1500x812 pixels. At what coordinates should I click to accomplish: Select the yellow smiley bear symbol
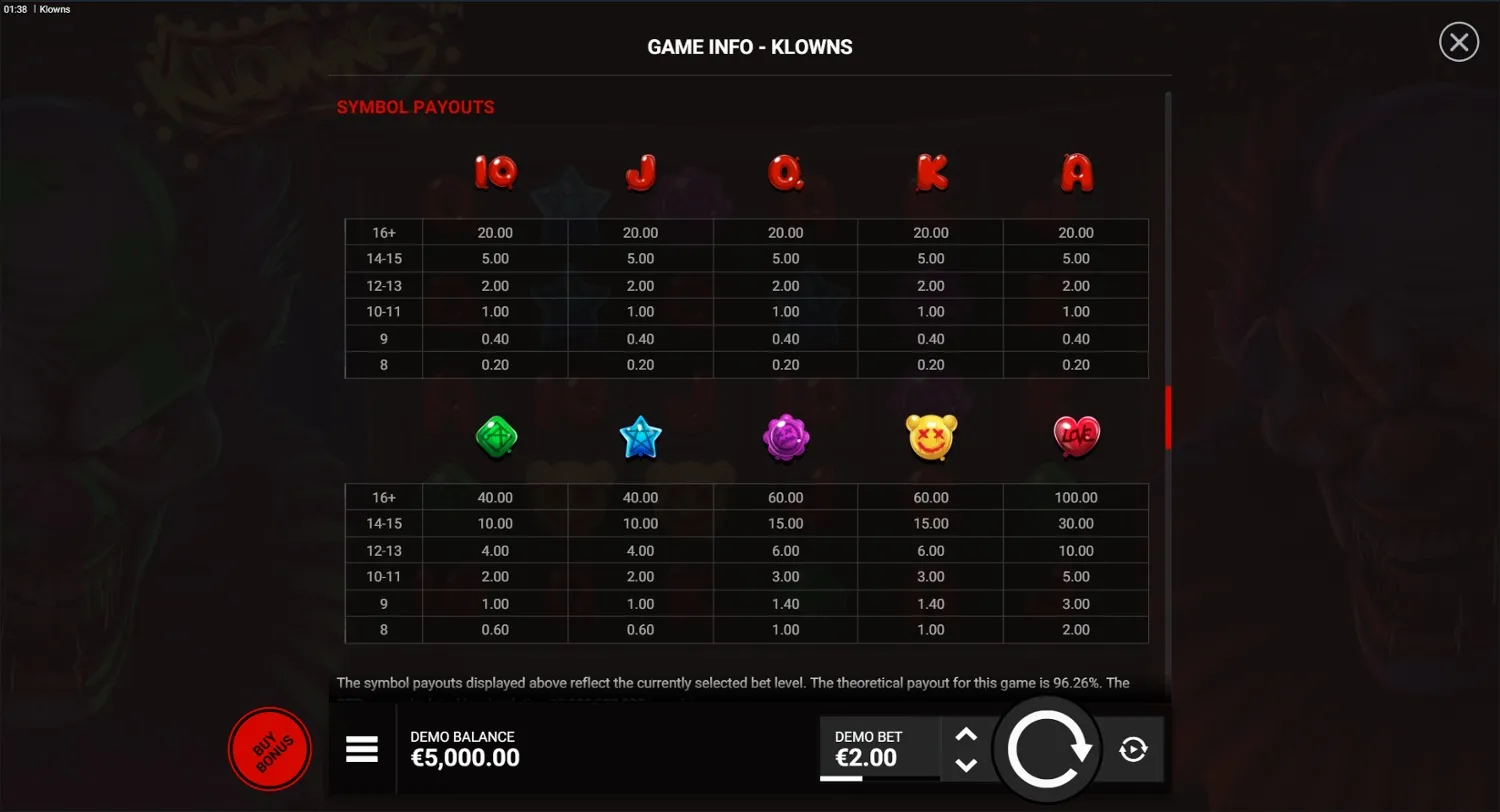pyautogui.click(x=930, y=436)
